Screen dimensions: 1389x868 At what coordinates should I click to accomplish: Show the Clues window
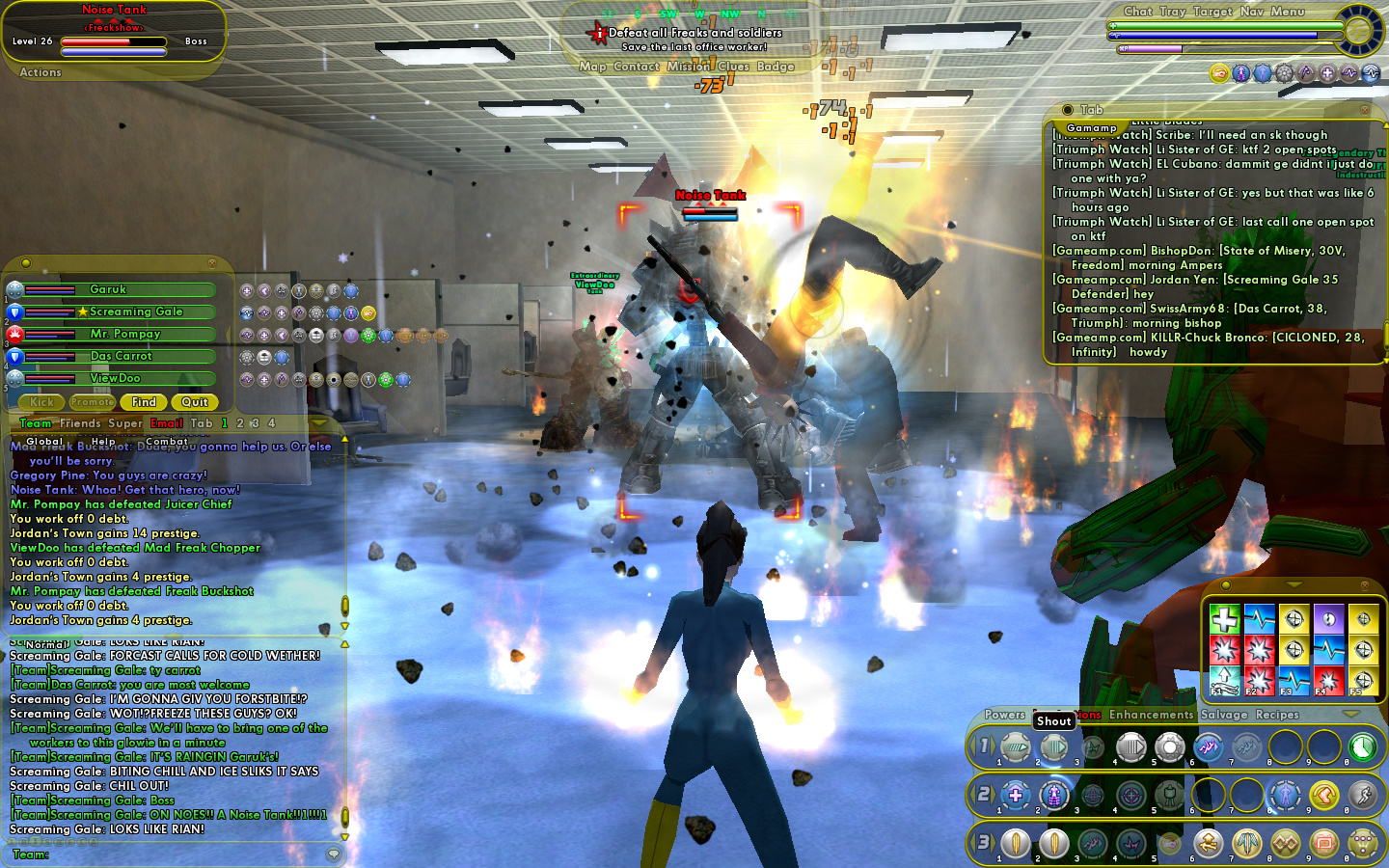[733, 67]
